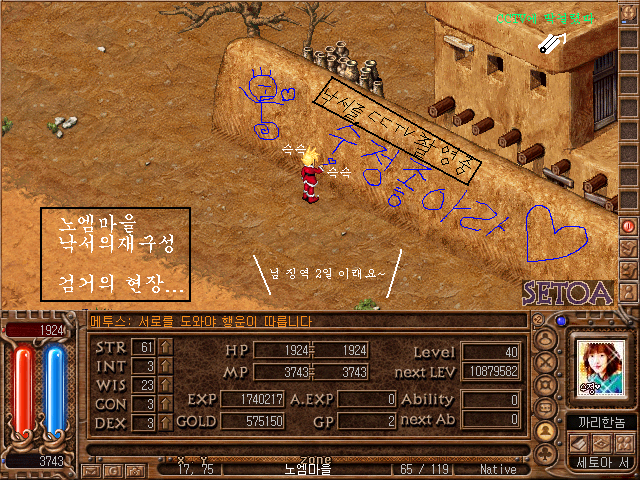Increase INT stat with the arrow
The height and width of the screenshot is (480, 640).
click(x=166, y=366)
